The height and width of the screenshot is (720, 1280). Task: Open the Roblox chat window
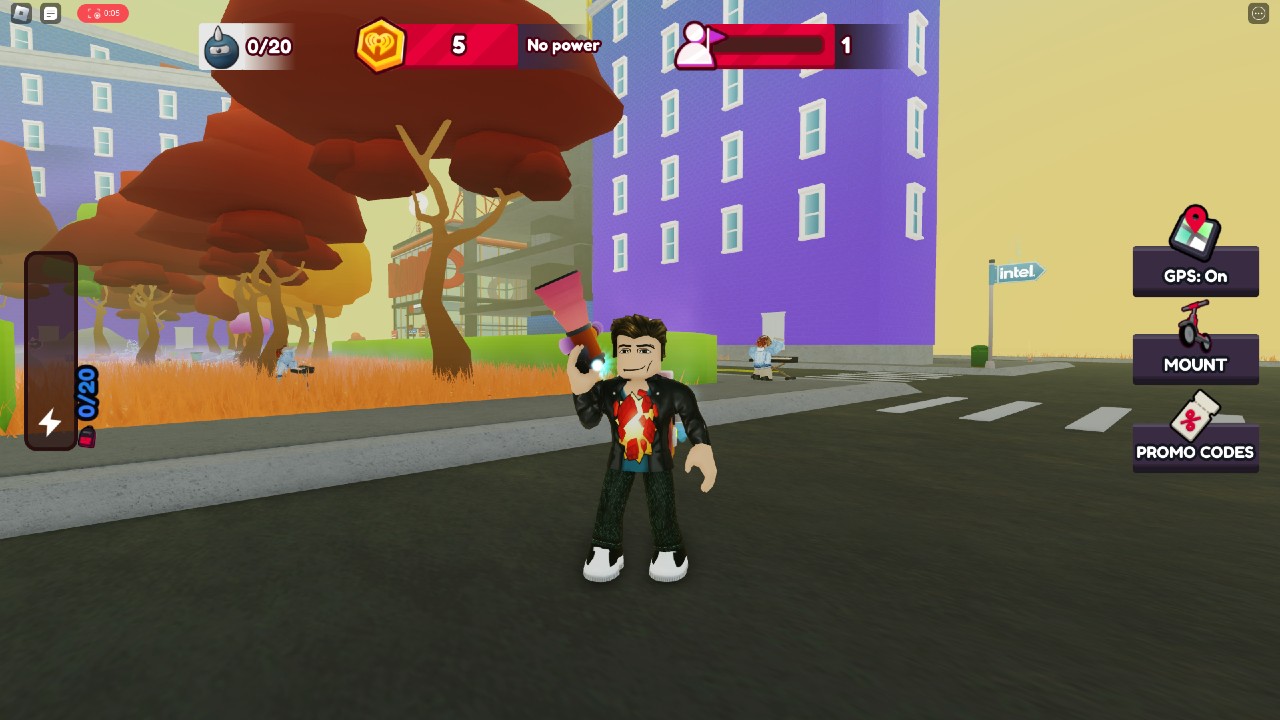tap(51, 13)
